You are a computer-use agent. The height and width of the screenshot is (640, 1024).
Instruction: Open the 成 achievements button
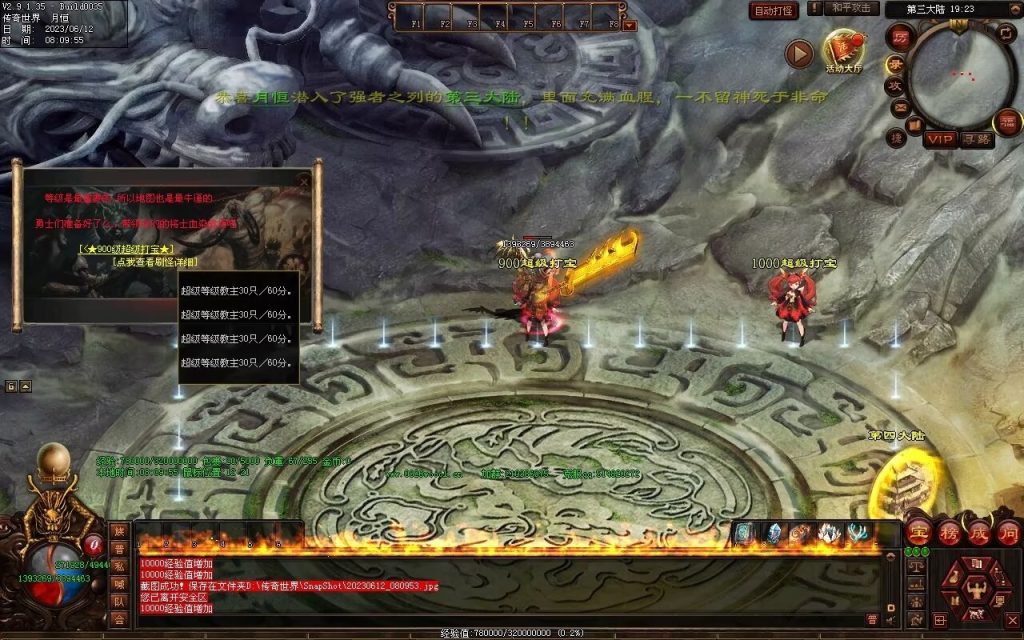coord(977,534)
